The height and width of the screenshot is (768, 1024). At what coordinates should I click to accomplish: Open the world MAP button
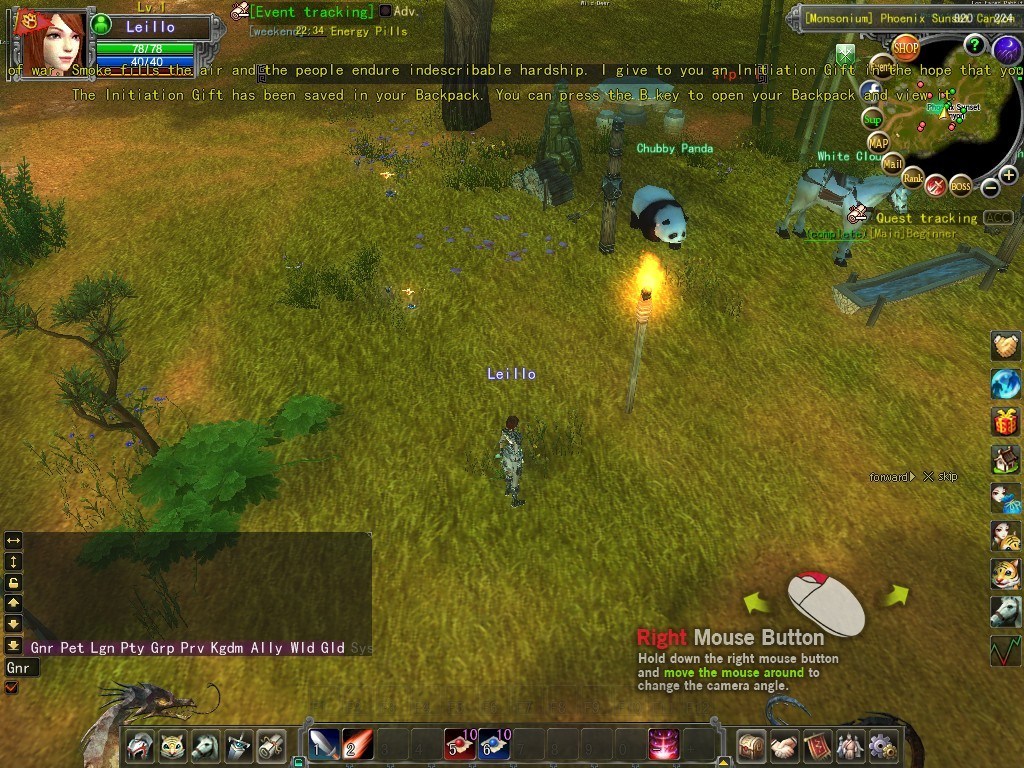(878, 143)
